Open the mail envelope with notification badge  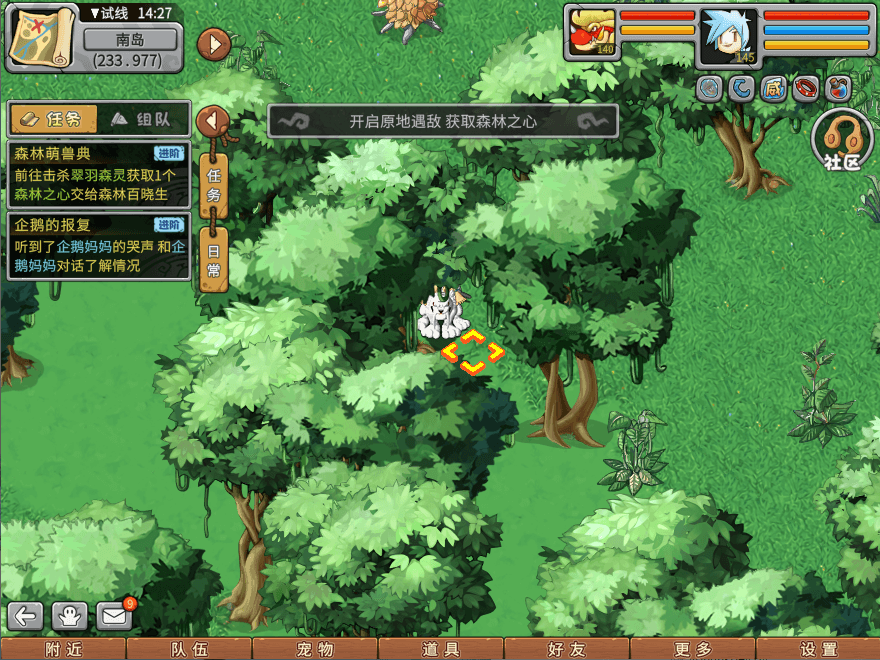[115, 617]
